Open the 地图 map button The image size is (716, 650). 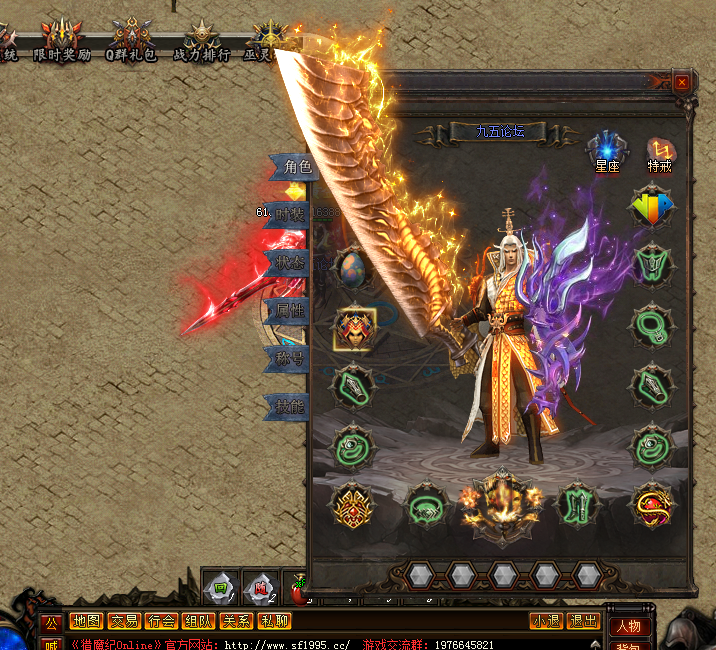tap(87, 621)
